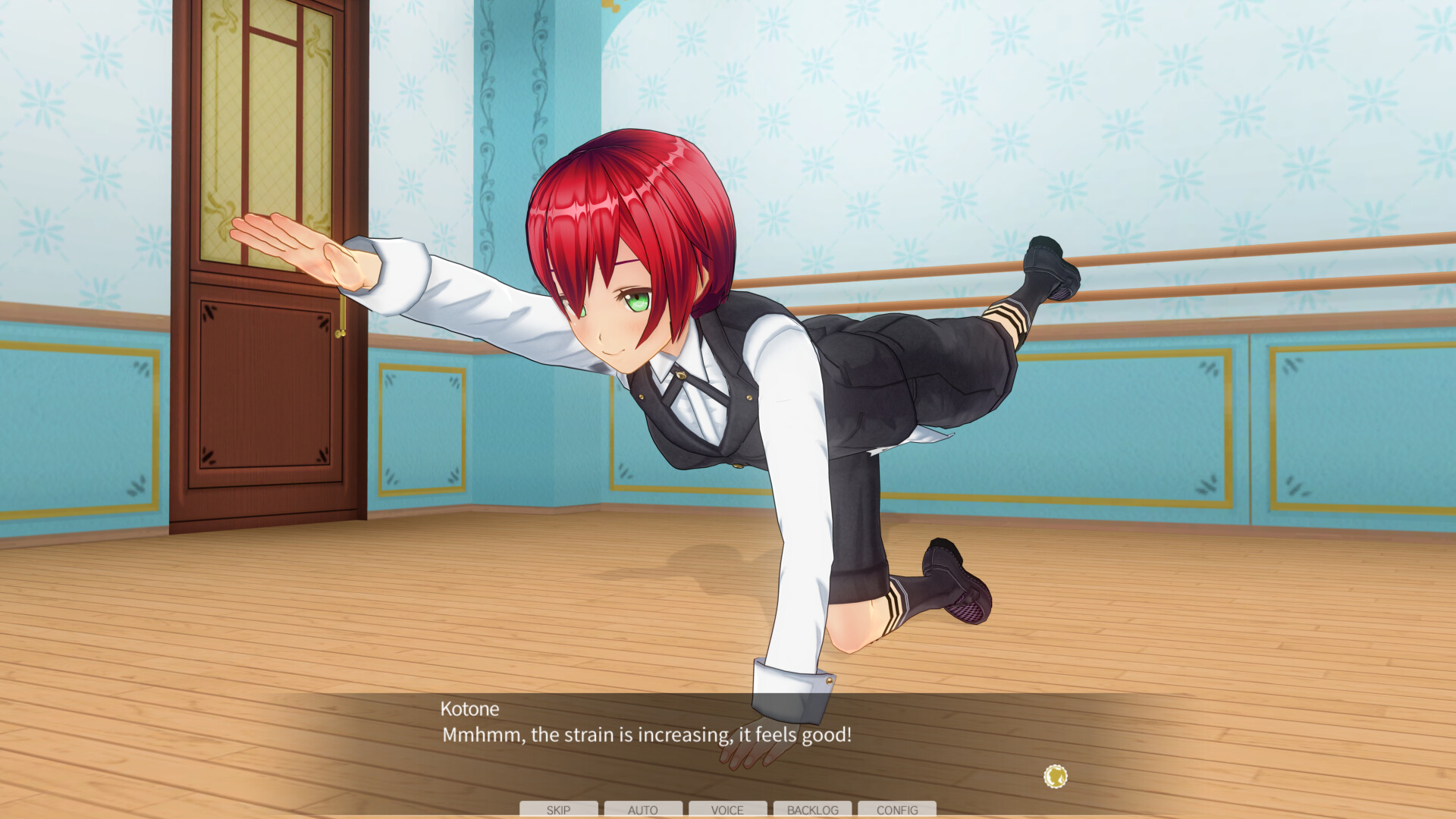Replay the spoken line with VOICE
The height and width of the screenshot is (819, 1456).
(727, 810)
